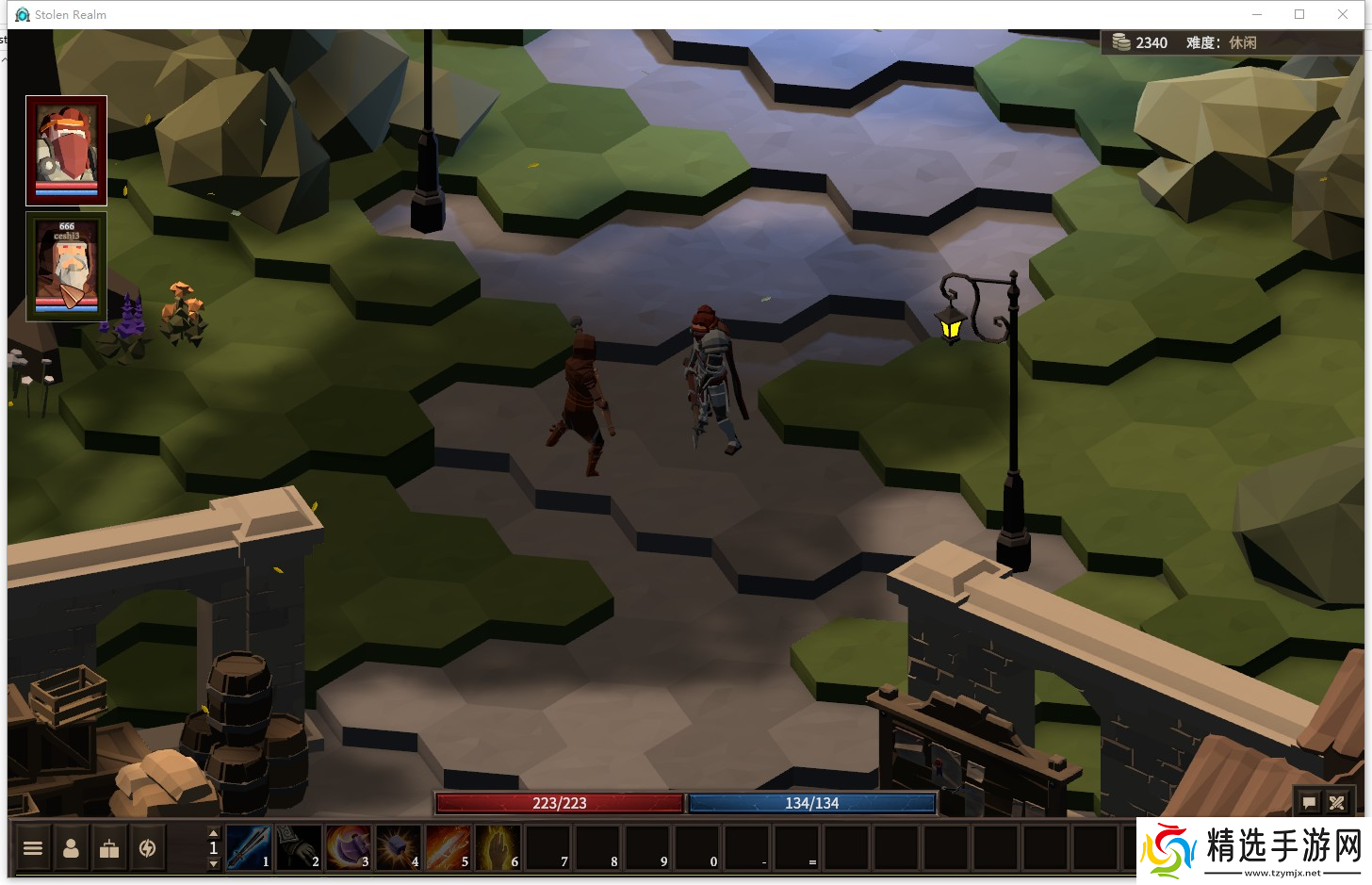Select the red-hooded hero portrait
The width and height of the screenshot is (1372, 885).
pyautogui.click(x=66, y=150)
